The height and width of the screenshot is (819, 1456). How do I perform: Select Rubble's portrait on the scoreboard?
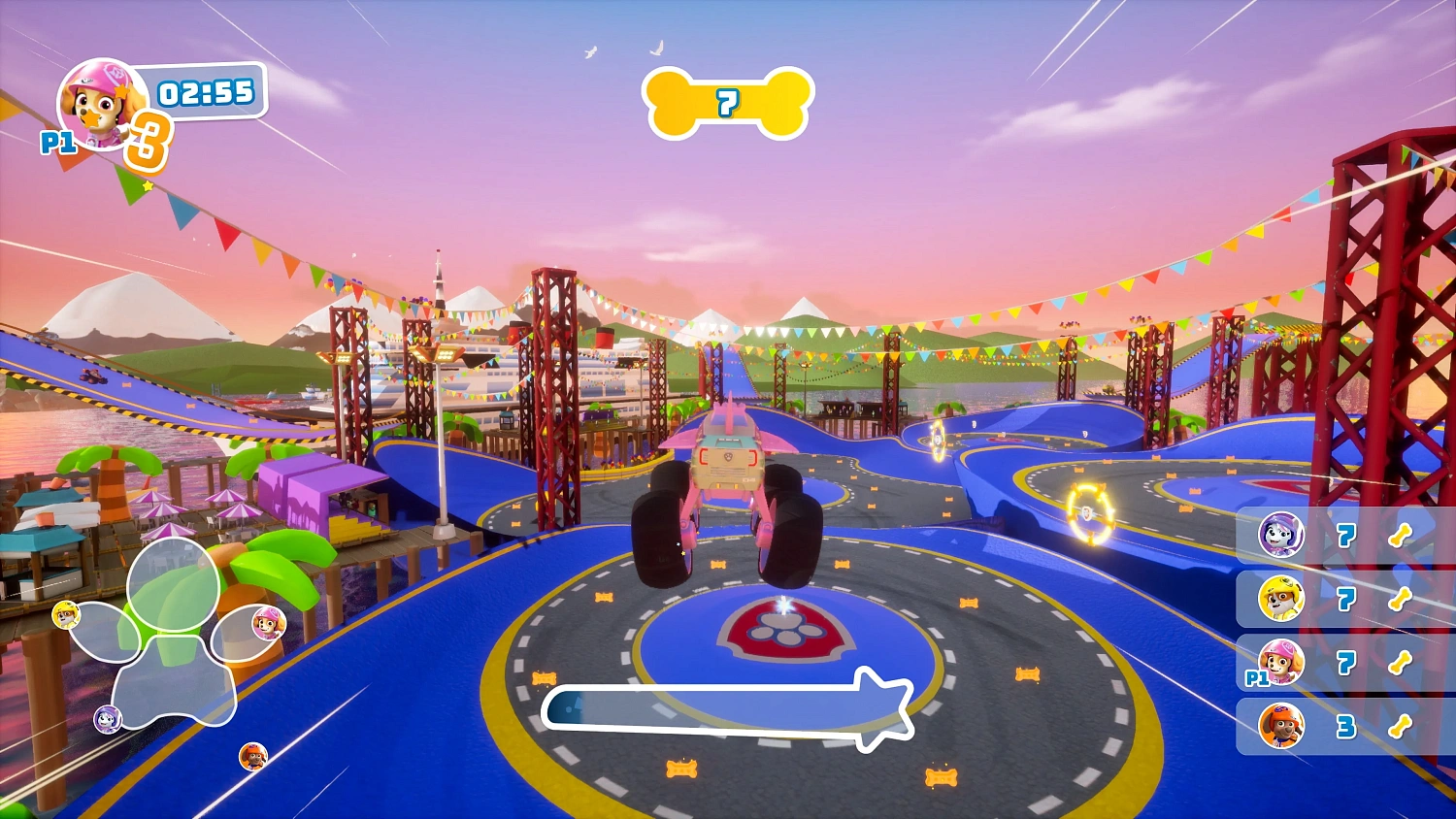click(x=1281, y=599)
